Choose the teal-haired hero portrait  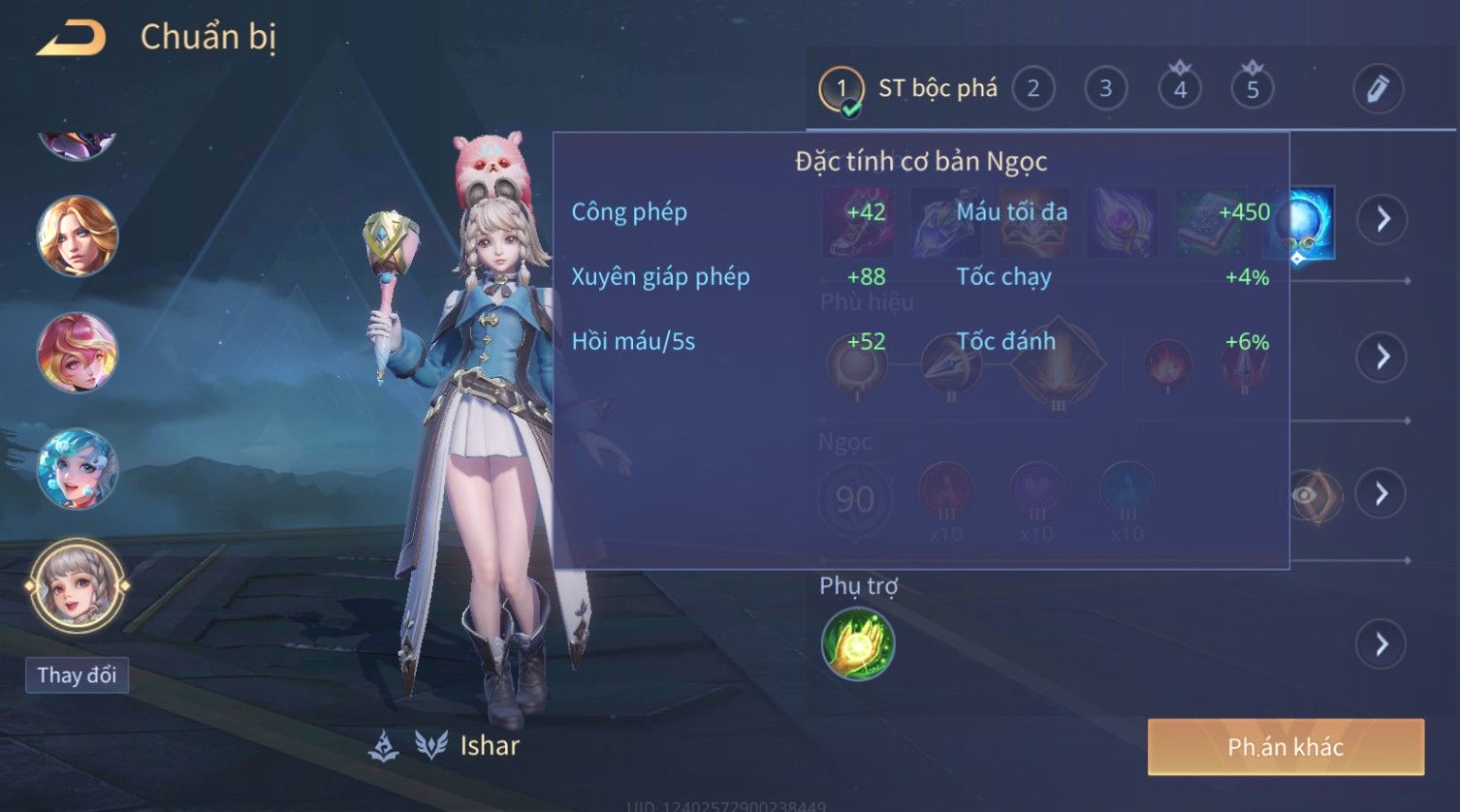(x=77, y=469)
